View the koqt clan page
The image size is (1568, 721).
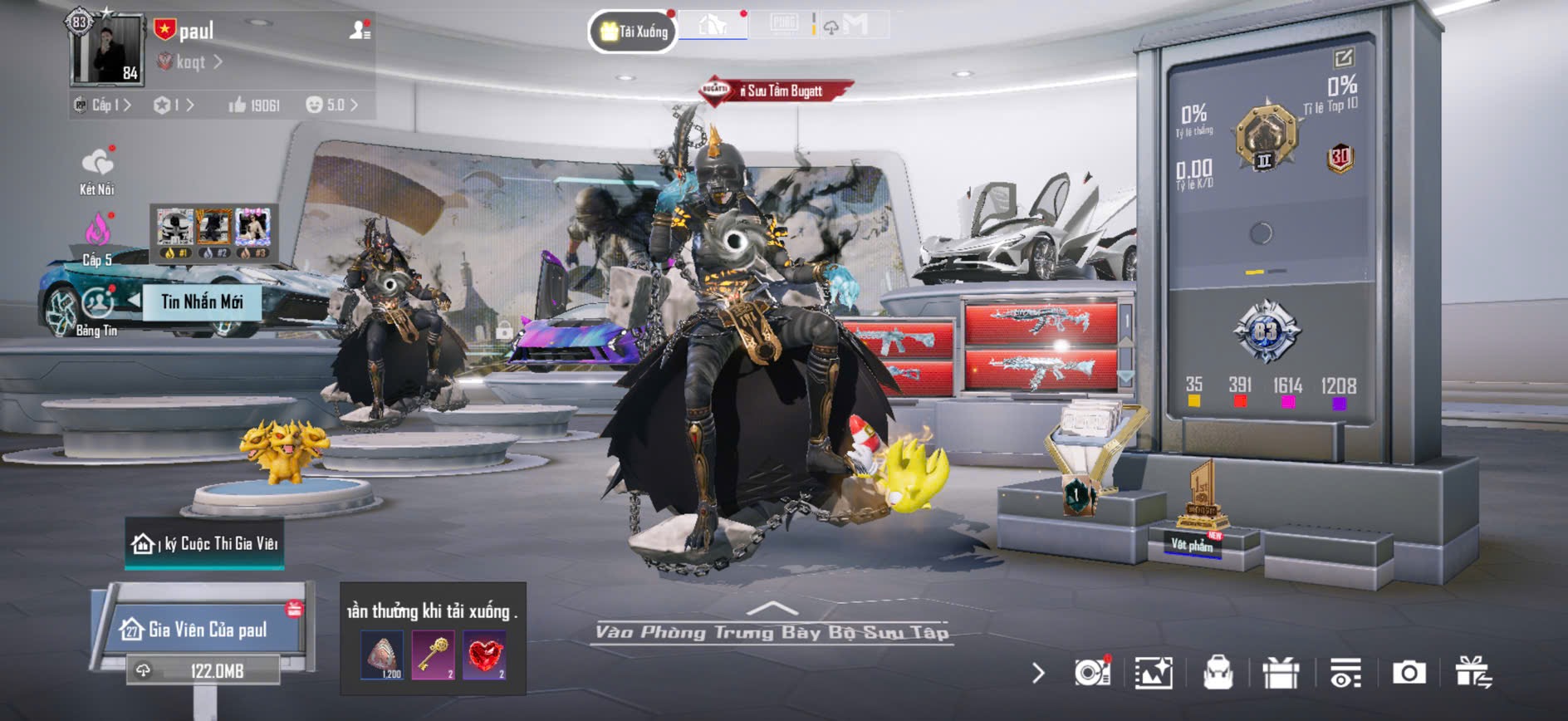(x=192, y=62)
